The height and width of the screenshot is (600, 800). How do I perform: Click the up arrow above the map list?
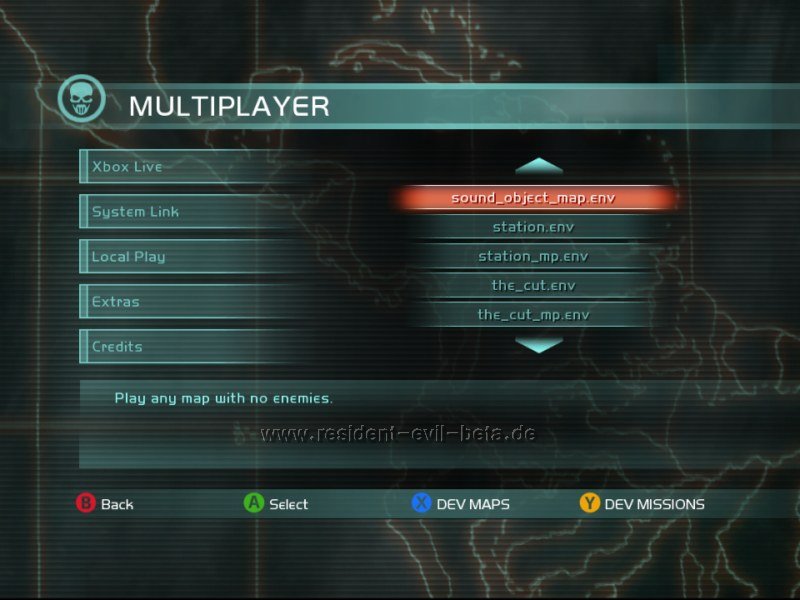click(539, 165)
